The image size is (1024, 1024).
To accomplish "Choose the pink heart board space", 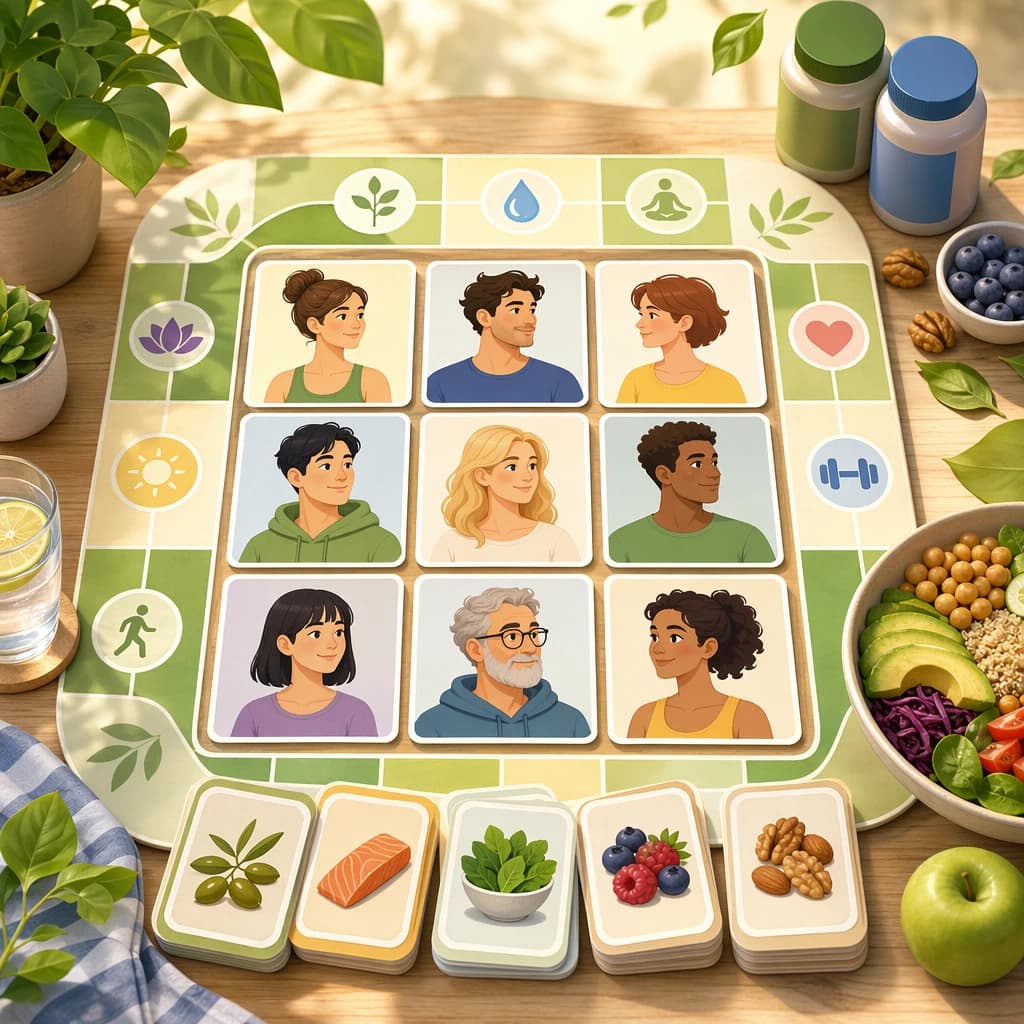I will coord(828,336).
